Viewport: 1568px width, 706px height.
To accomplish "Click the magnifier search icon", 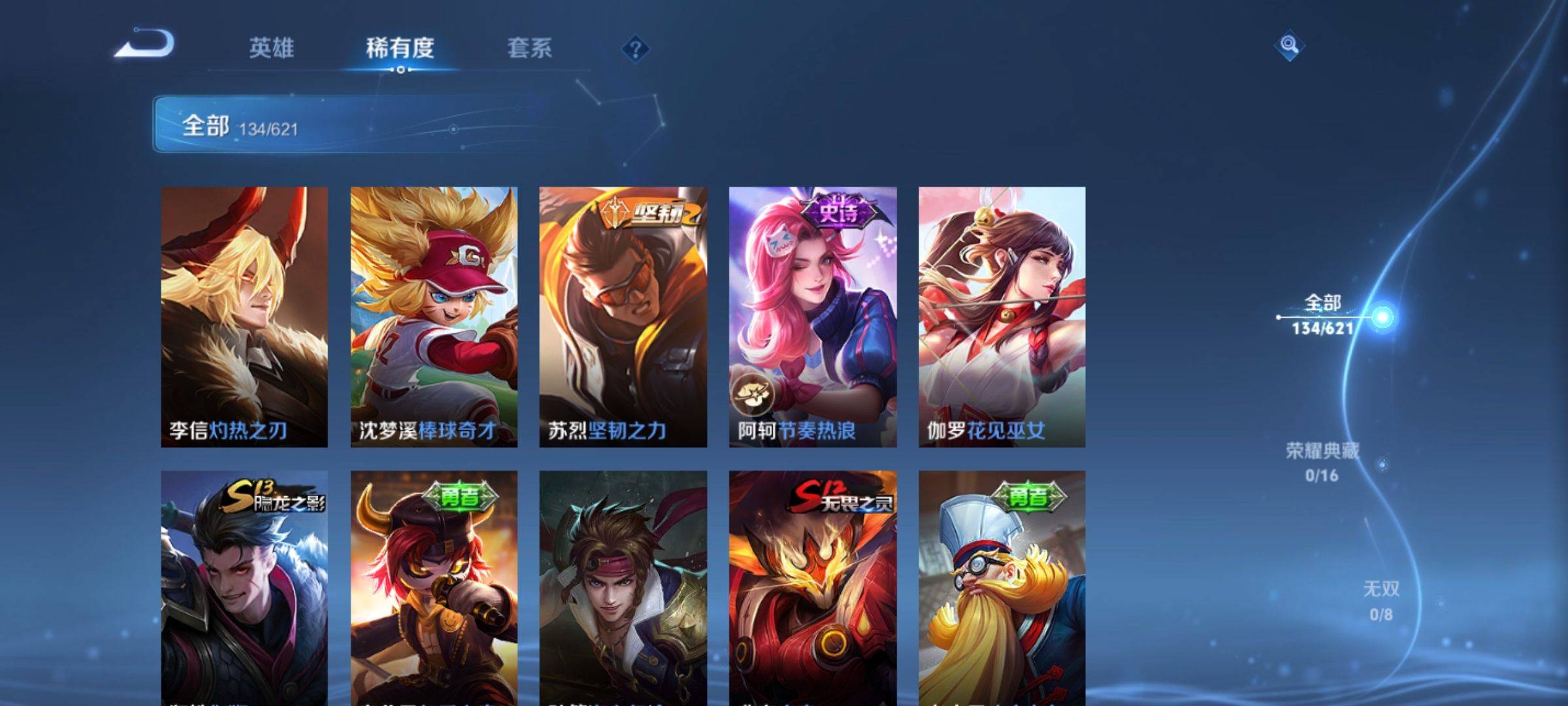I will (1289, 45).
